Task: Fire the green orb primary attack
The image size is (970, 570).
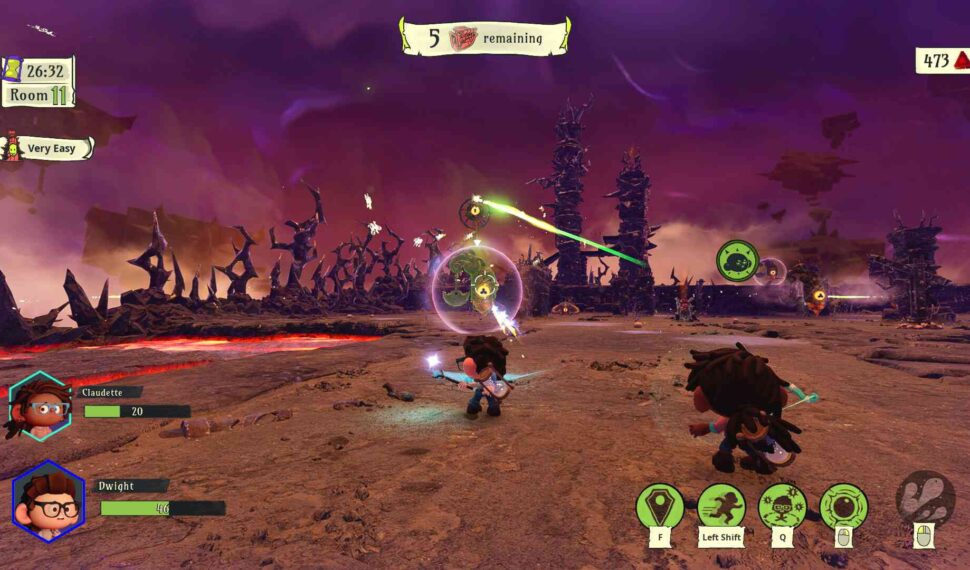Action: pyautogui.click(x=844, y=506)
